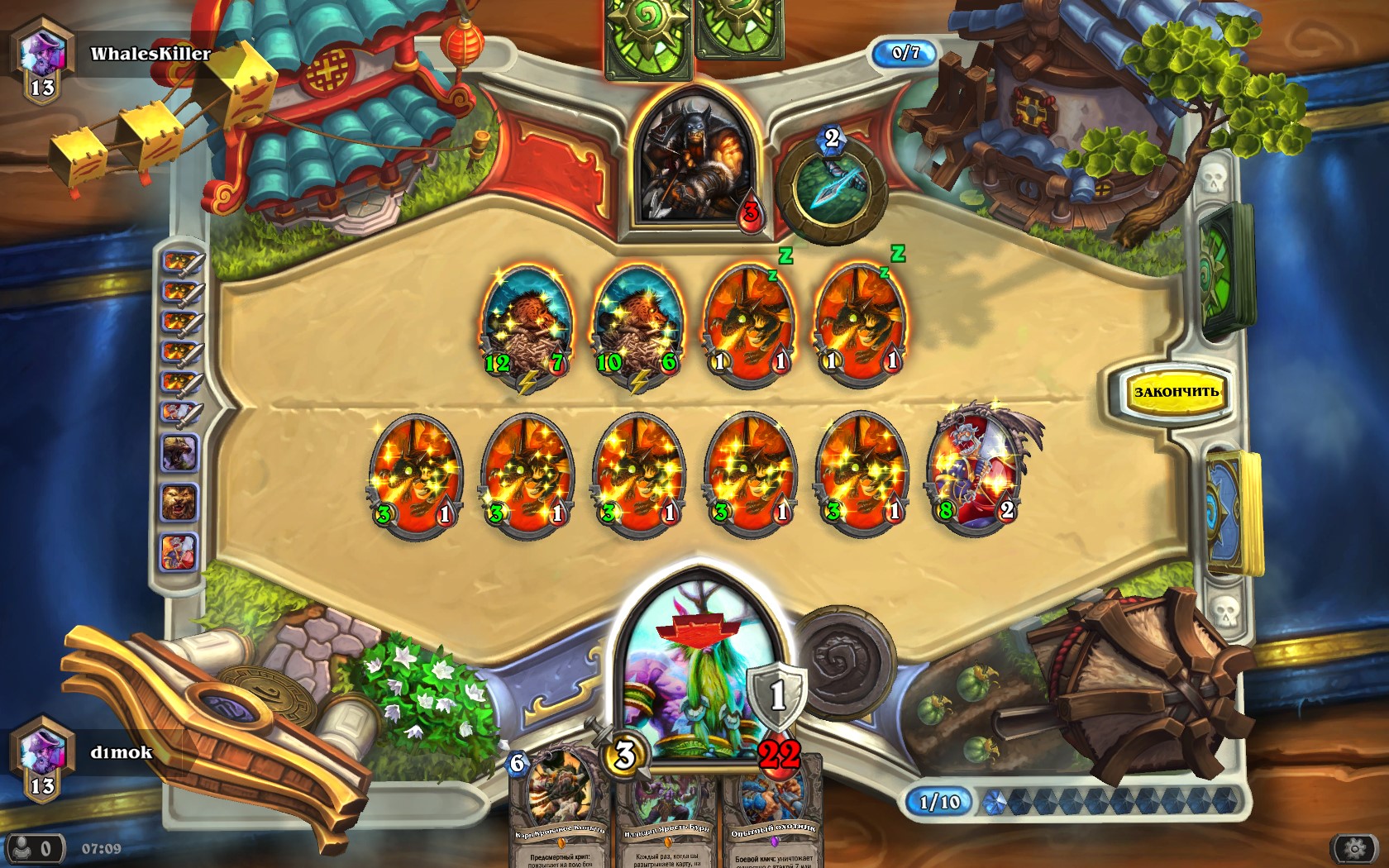The width and height of the screenshot is (1389, 868).
Task: Click the dimok player nameplate
Action: 121,752
